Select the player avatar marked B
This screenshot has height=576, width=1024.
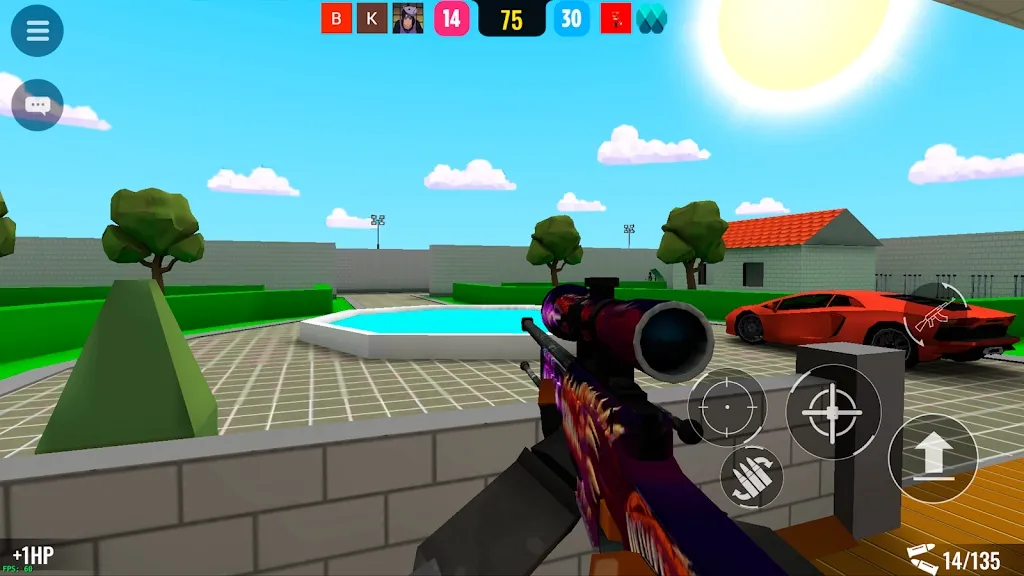coord(336,18)
